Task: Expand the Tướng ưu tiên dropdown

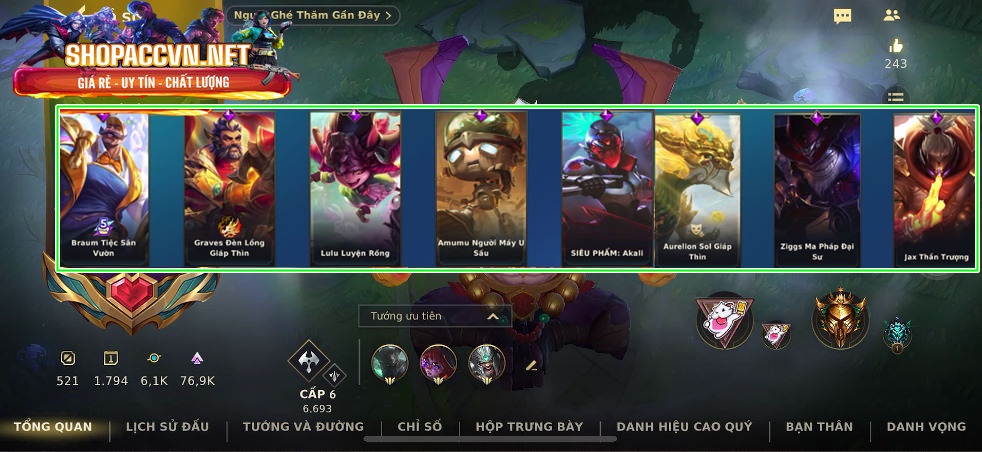Action: tap(434, 316)
